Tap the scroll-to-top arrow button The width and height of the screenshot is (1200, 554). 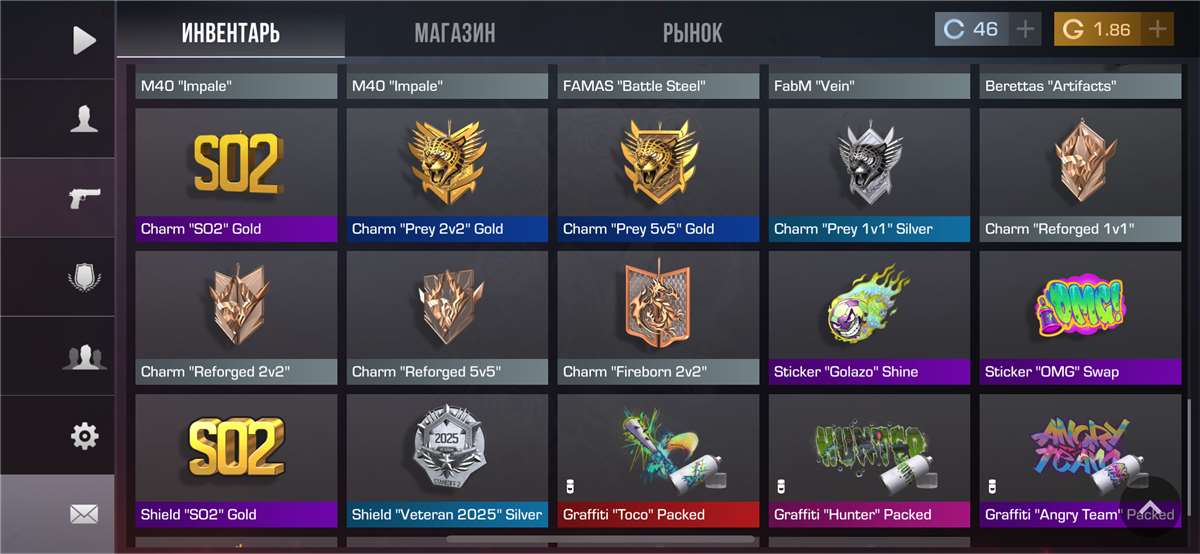(1150, 508)
